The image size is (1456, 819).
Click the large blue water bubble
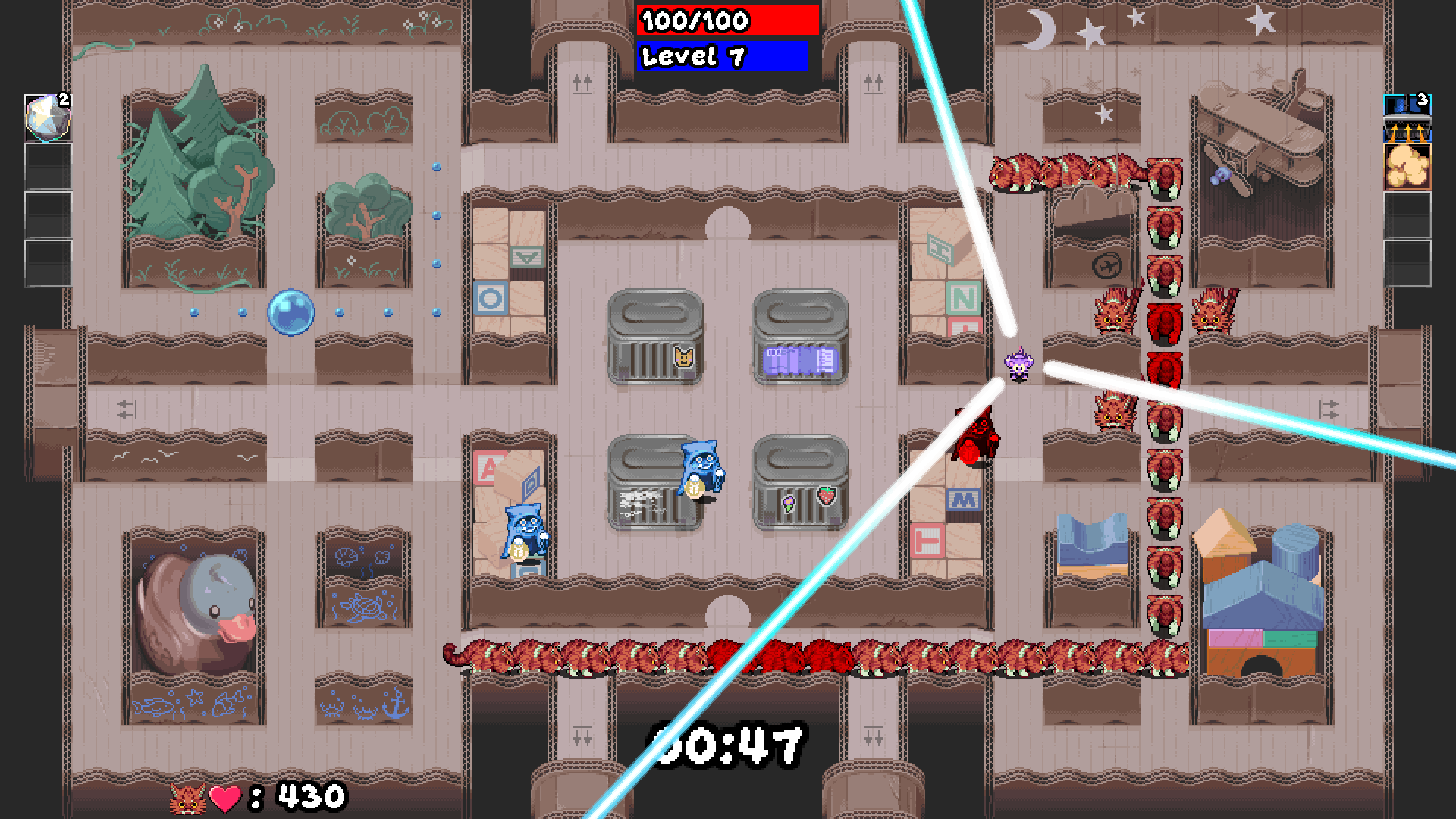(290, 312)
